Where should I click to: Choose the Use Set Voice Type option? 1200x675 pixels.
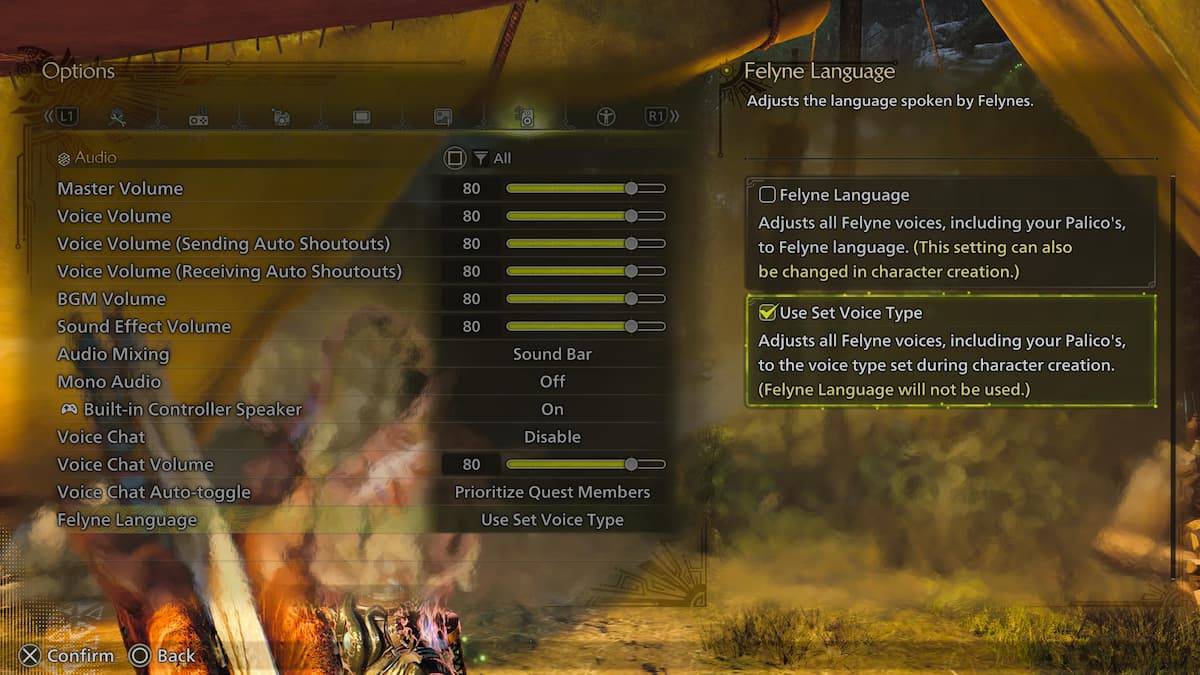pos(768,313)
